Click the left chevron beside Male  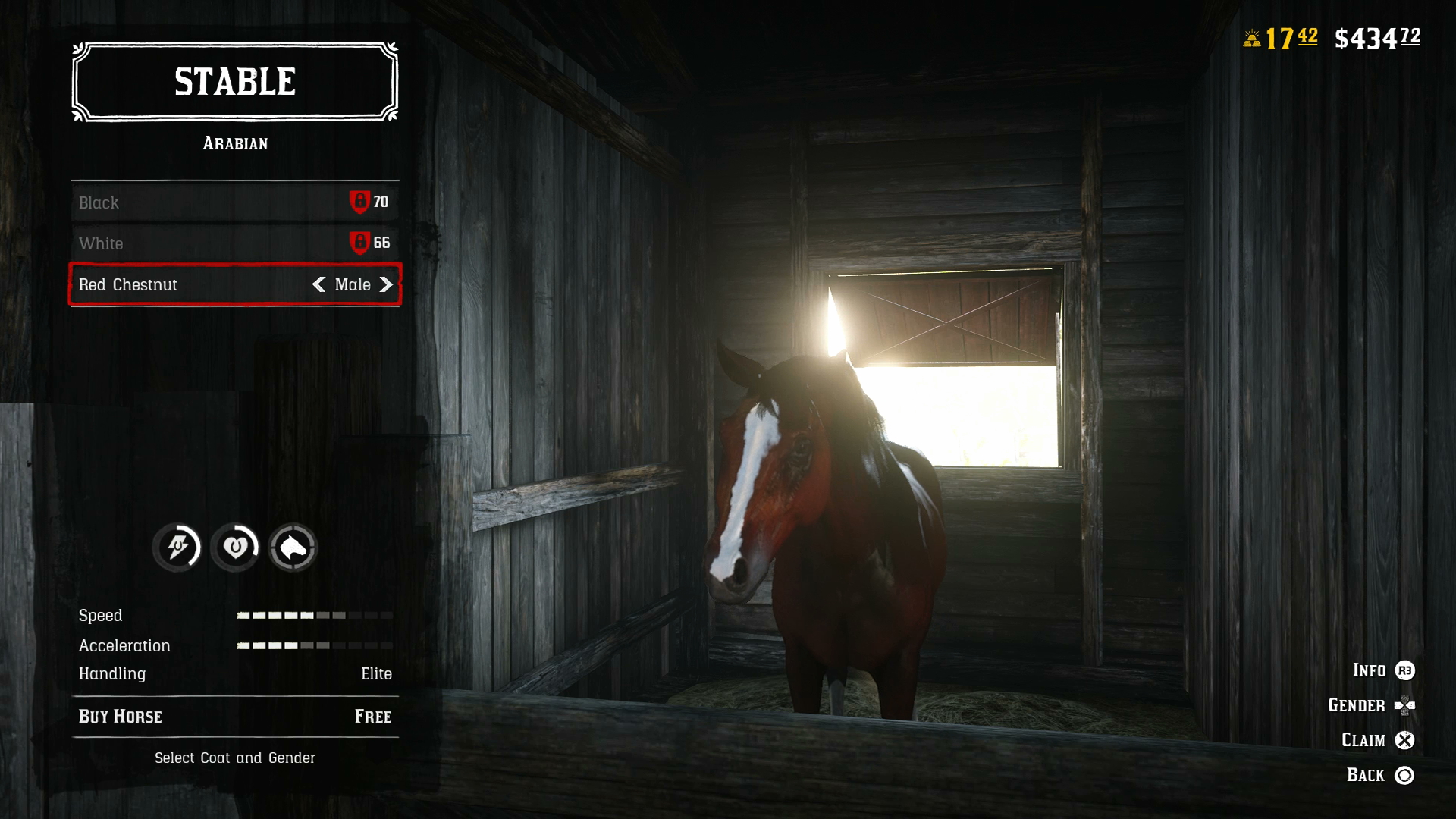[x=319, y=285]
